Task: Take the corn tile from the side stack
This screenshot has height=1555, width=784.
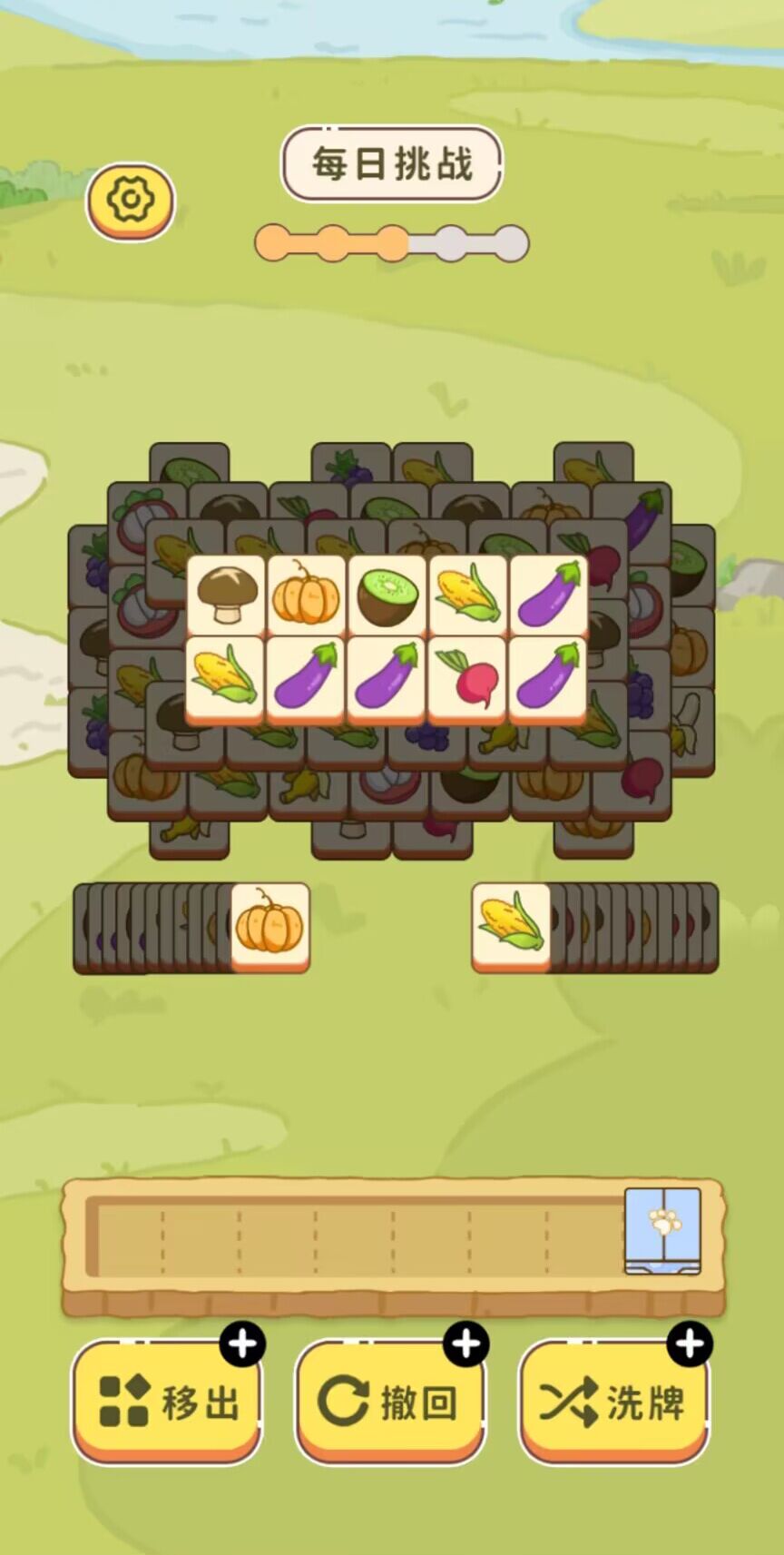Action: [511, 926]
